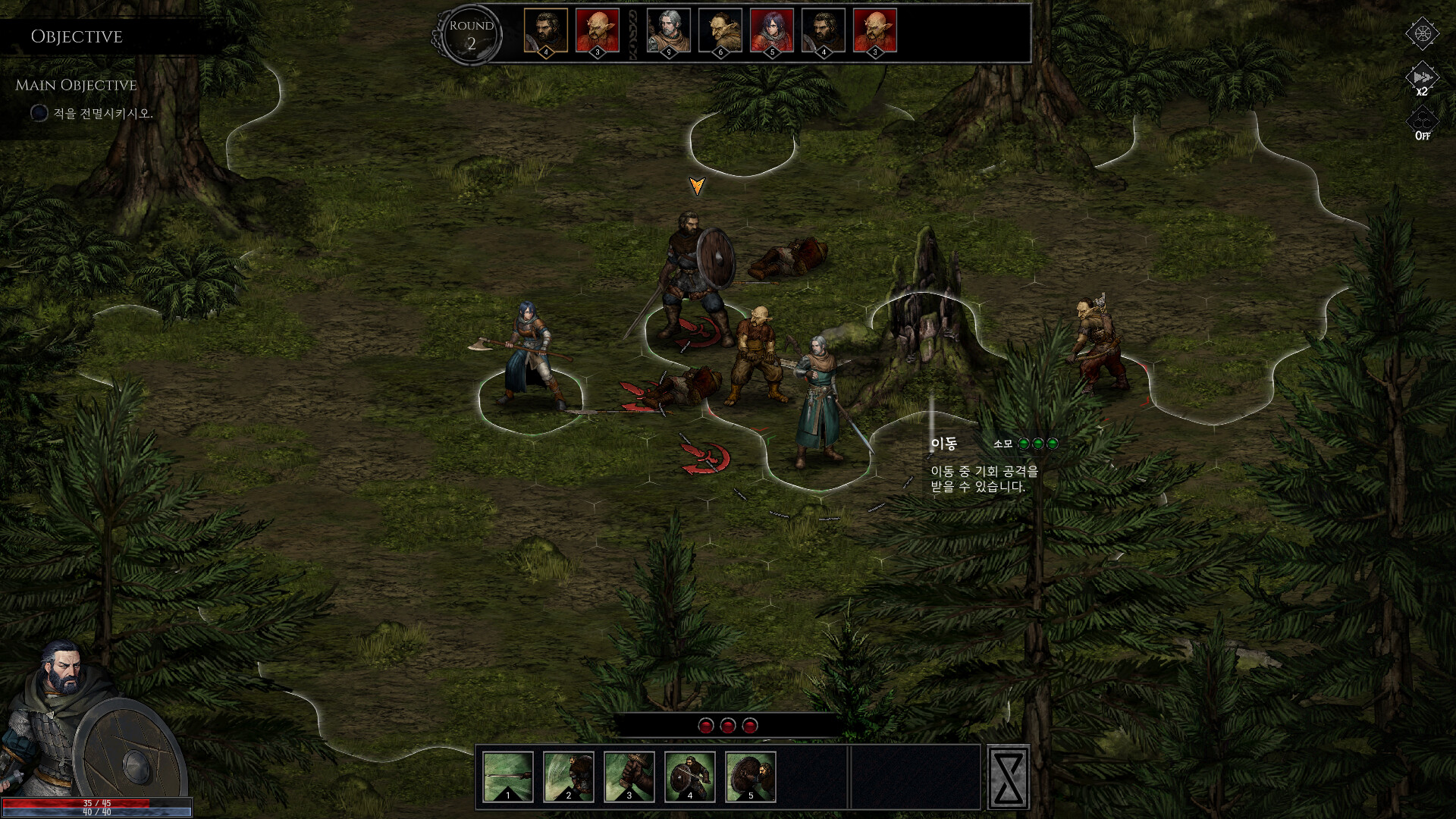The width and height of the screenshot is (1456, 819).
Task: Expand the Objective panel header
Action: coord(76,36)
